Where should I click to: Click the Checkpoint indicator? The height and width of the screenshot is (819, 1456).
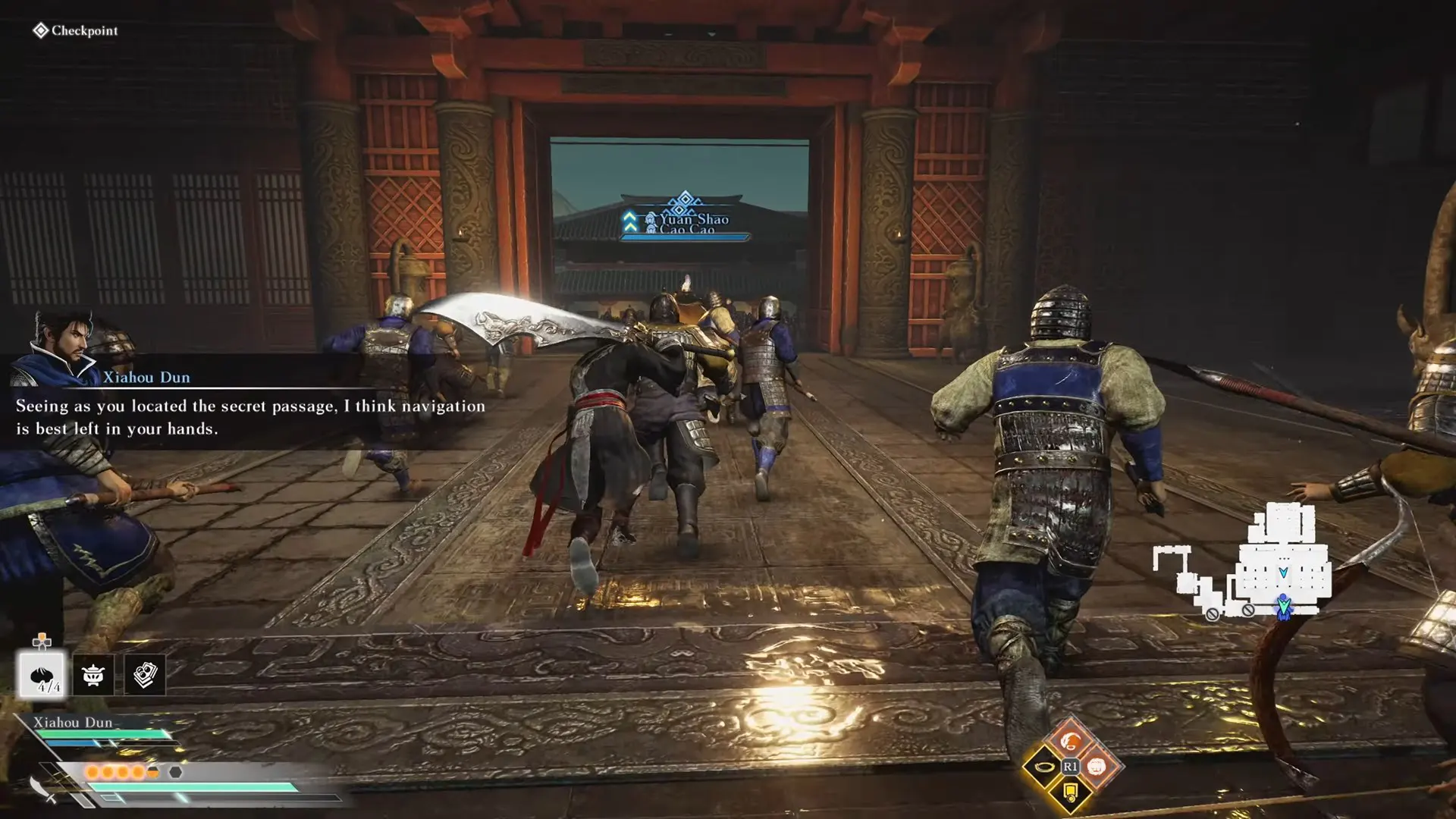tap(75, 30)
